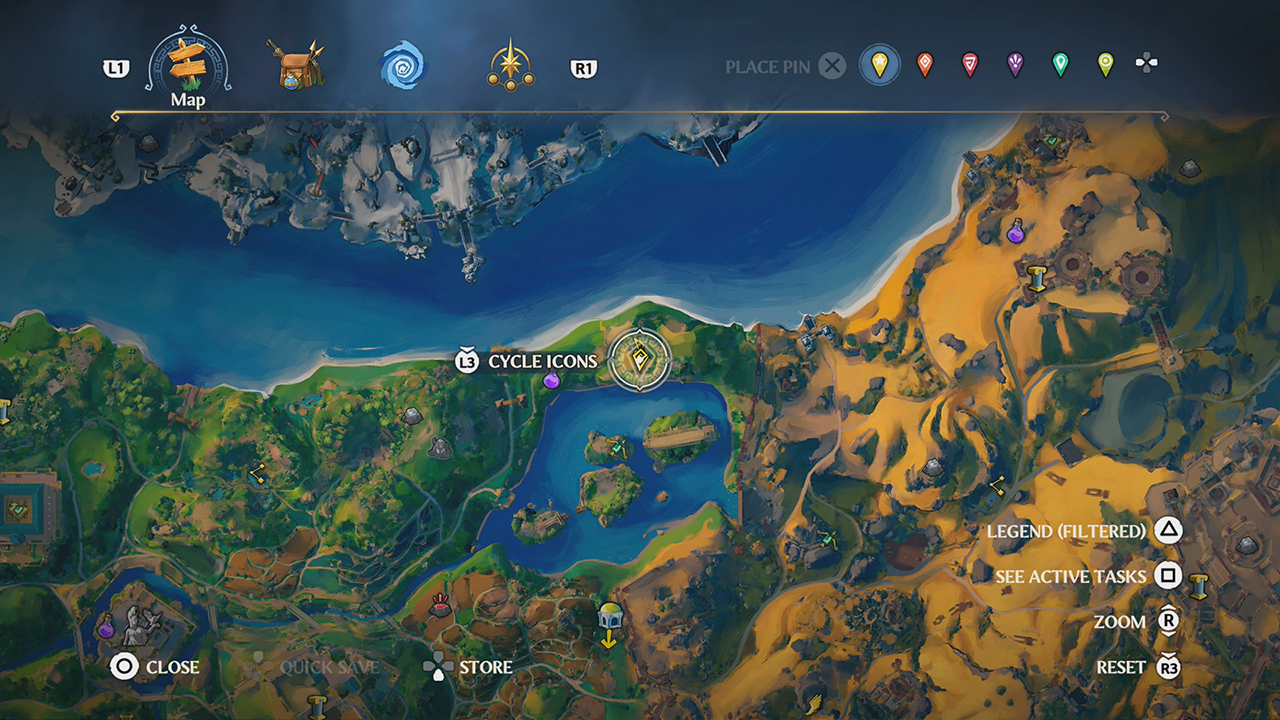The width and height of the screenshot is (1280, 720).
Task: Select the lime green pin marker
Action: point(1104,63)
